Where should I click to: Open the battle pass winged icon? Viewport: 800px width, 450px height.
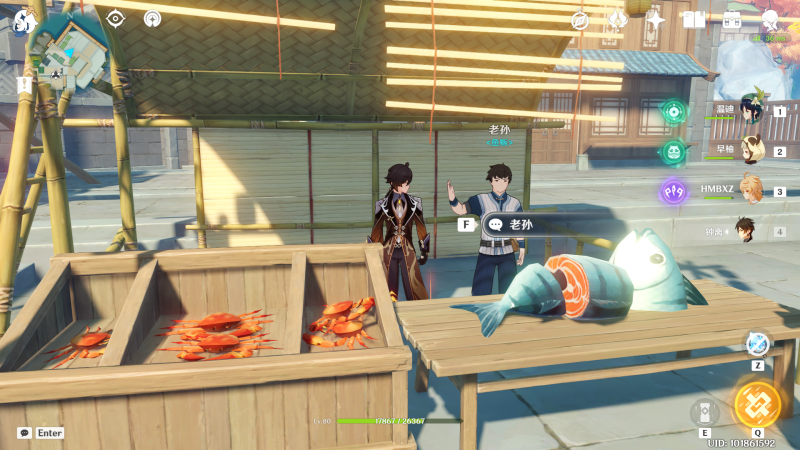coord(618,19)
